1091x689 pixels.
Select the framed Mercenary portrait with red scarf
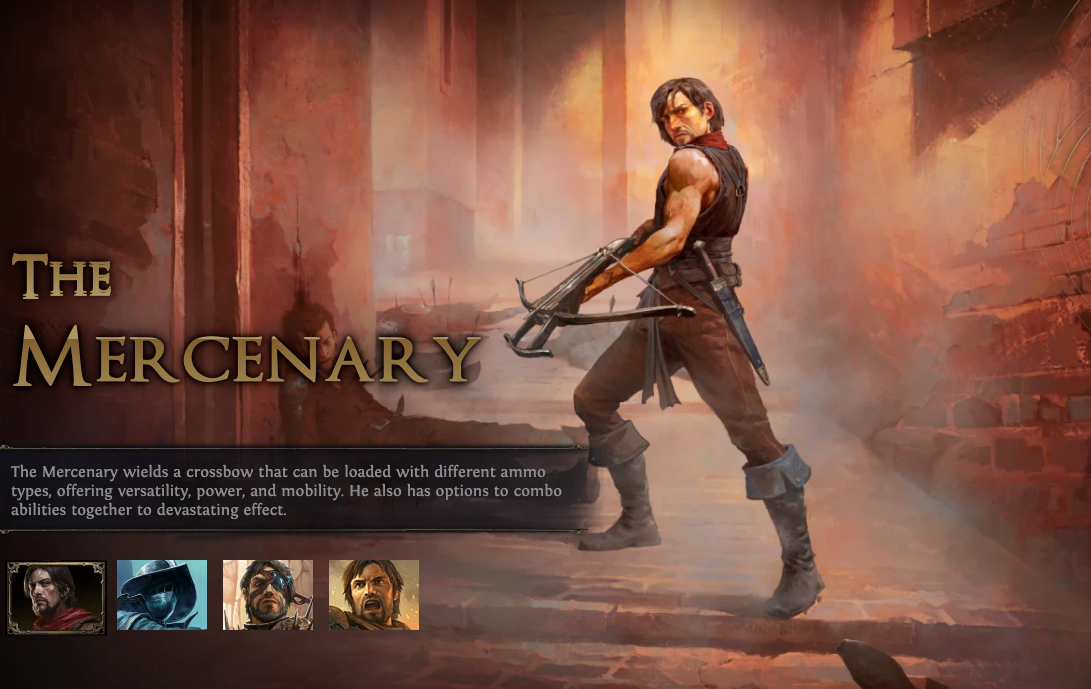[56, 596]
